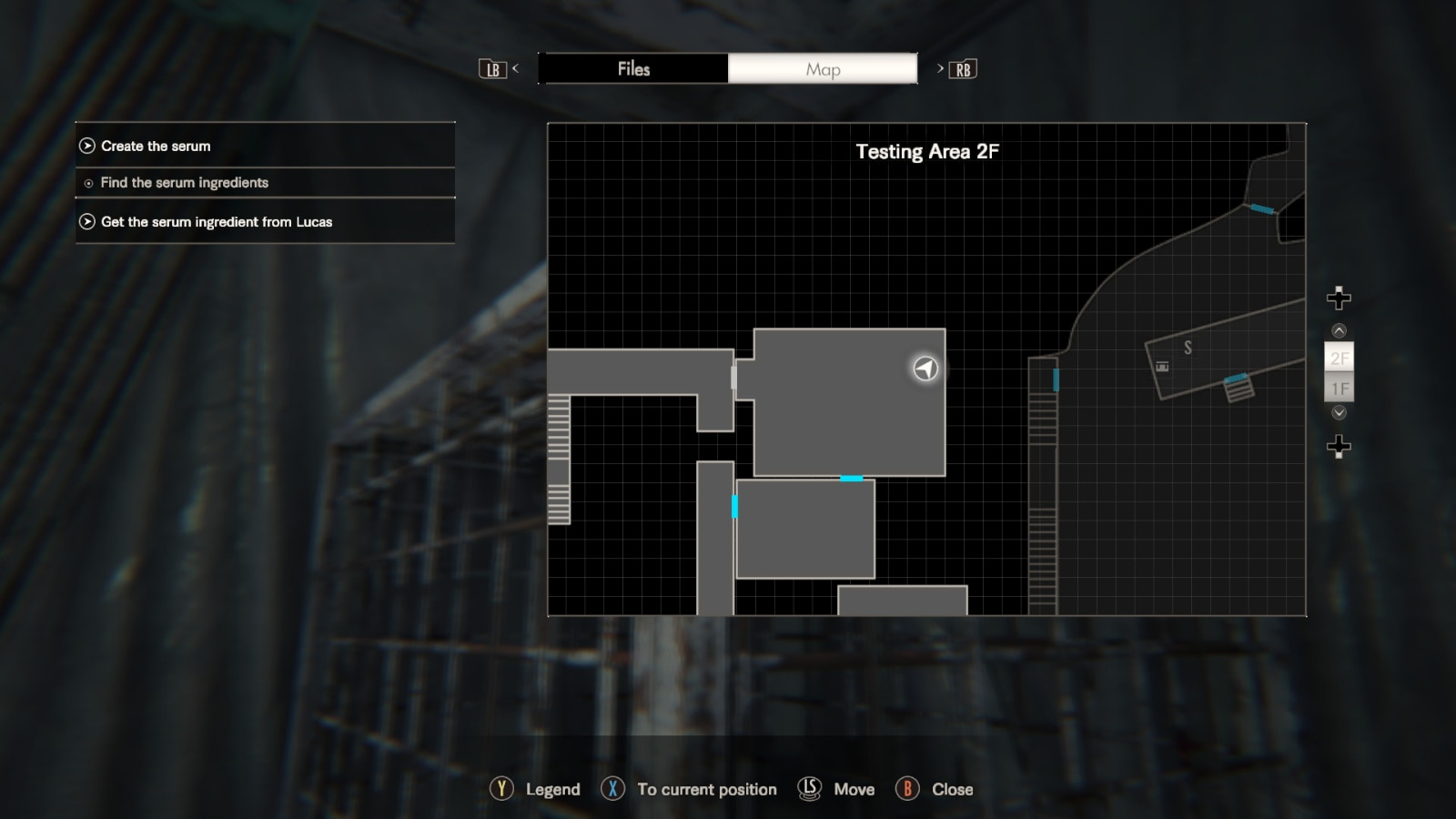Click the player position marker on map
The width and height of the screenshot is (1456, 819).
[925, 369]
